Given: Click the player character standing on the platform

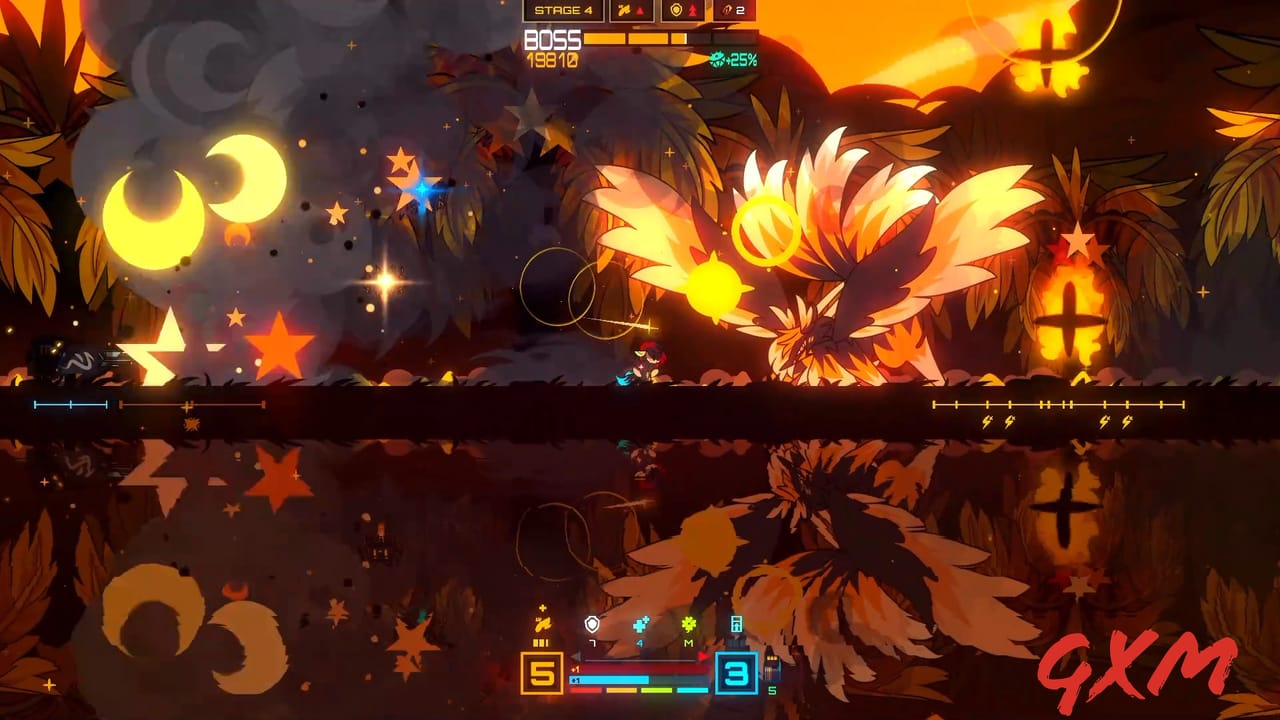Looking at the screenshot, I should tap(643, 365).
